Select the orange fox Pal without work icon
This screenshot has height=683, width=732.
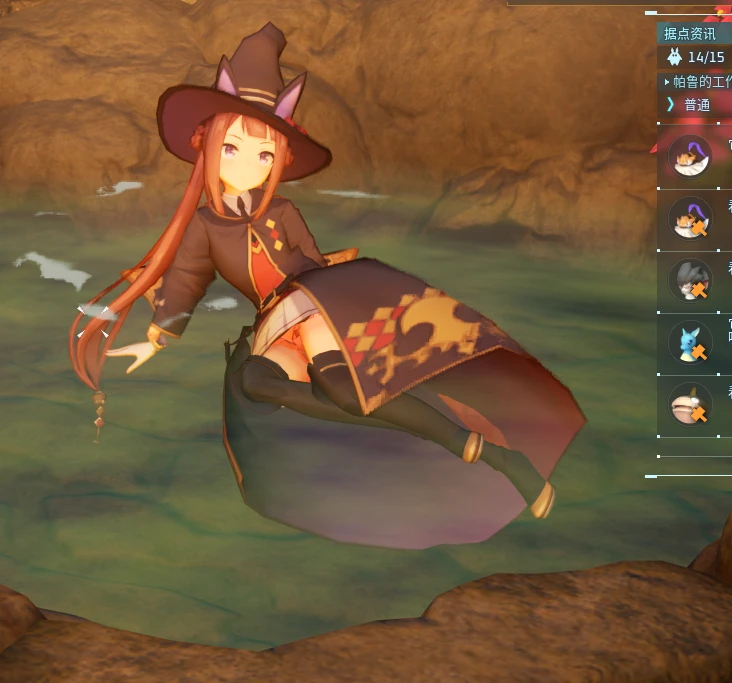(690, 157)
